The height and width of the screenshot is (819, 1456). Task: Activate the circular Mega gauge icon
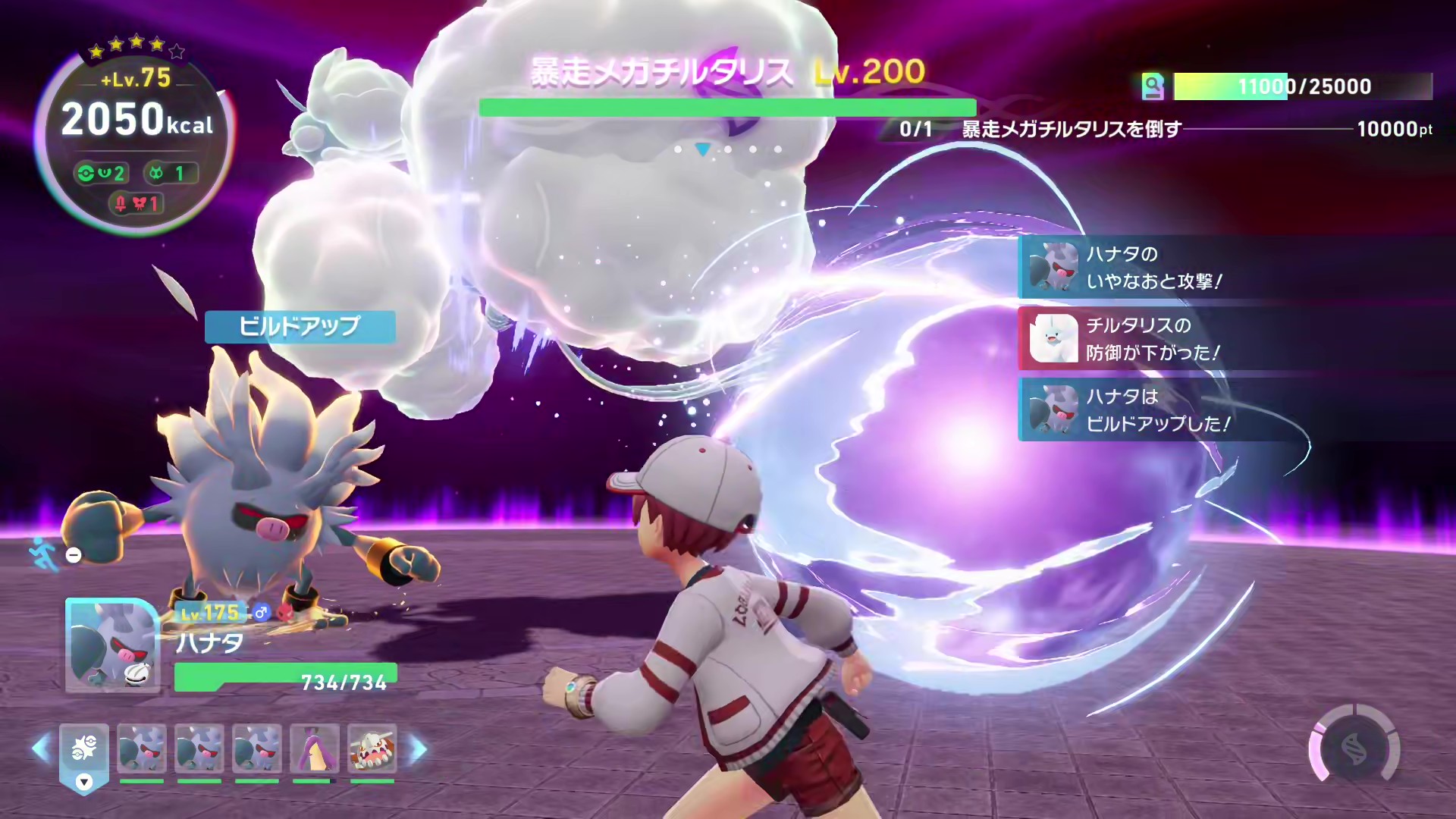pyautogui.click(x=1355, y=749)
